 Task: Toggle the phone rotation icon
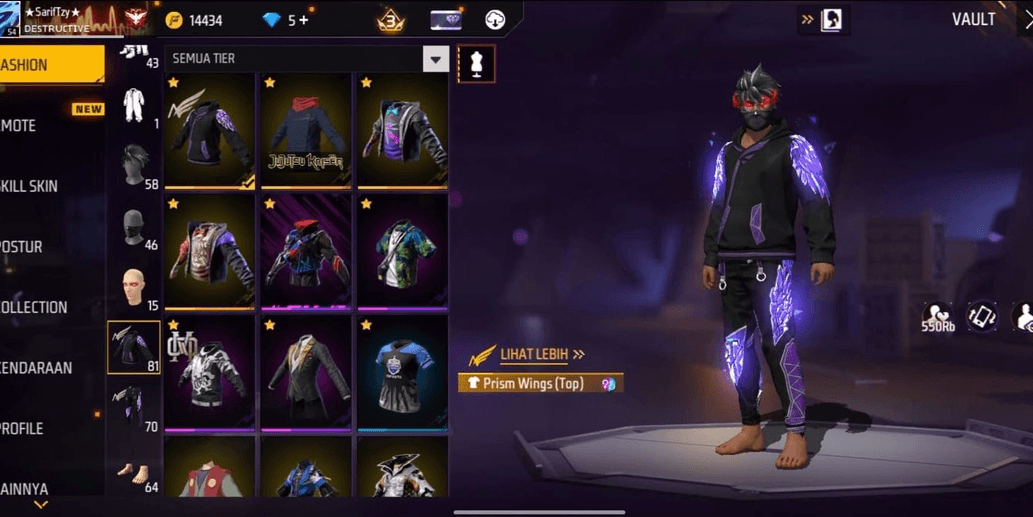pos(981,317)
